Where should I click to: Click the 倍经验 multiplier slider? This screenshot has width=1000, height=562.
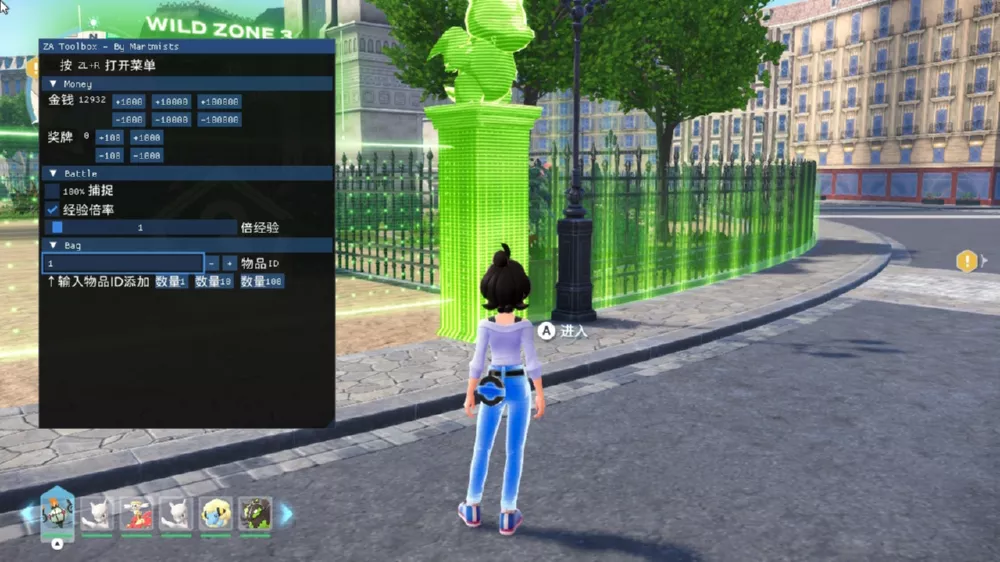140,227
